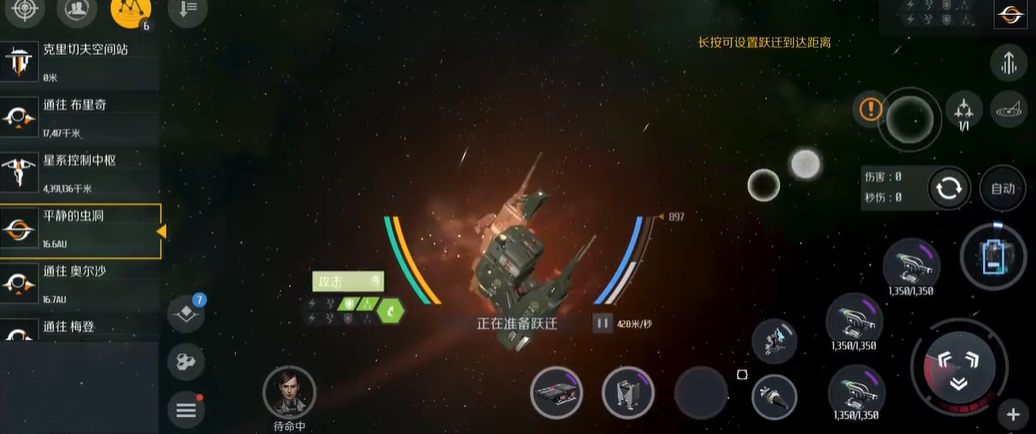
Task: Open the crosshair targeting overview tab
Action: tap(26, 10)
